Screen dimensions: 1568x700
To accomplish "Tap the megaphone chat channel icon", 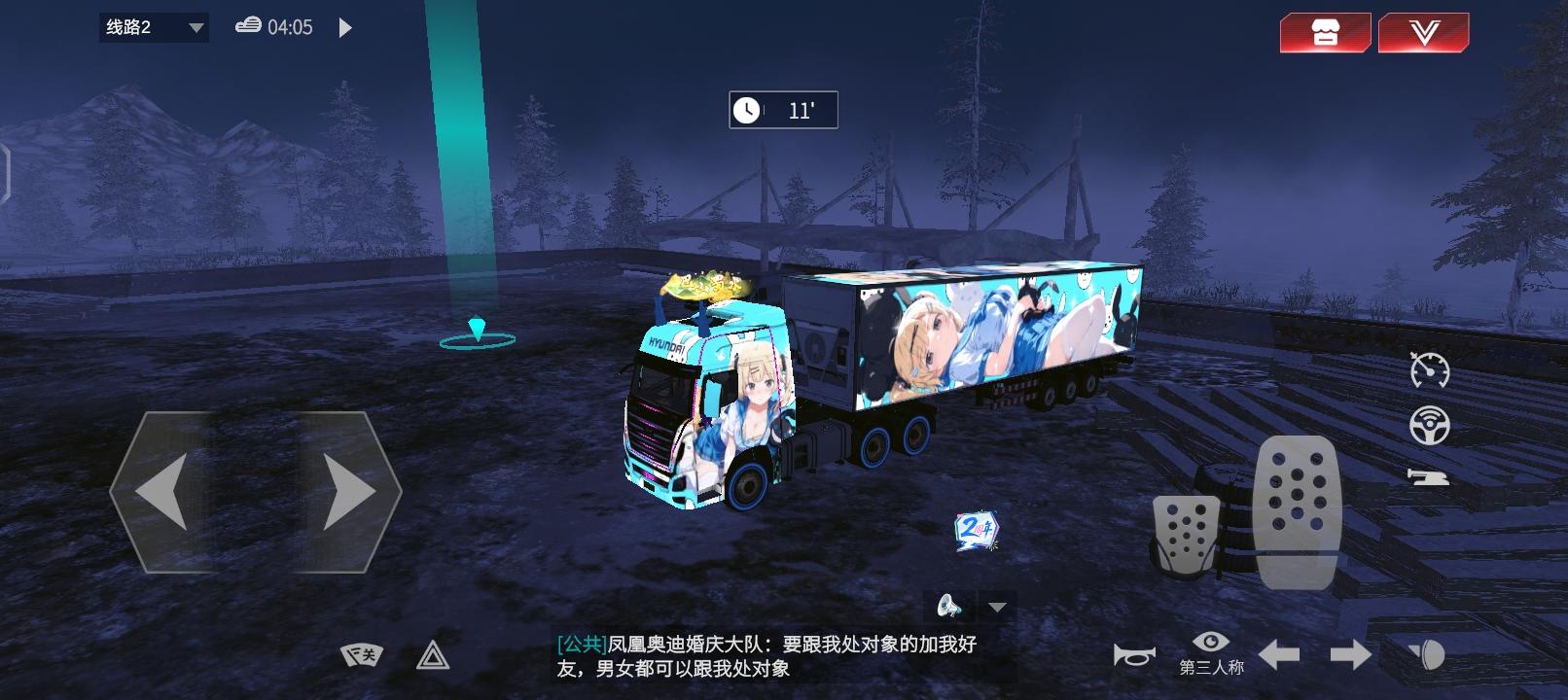I will (x=948, y=606).
